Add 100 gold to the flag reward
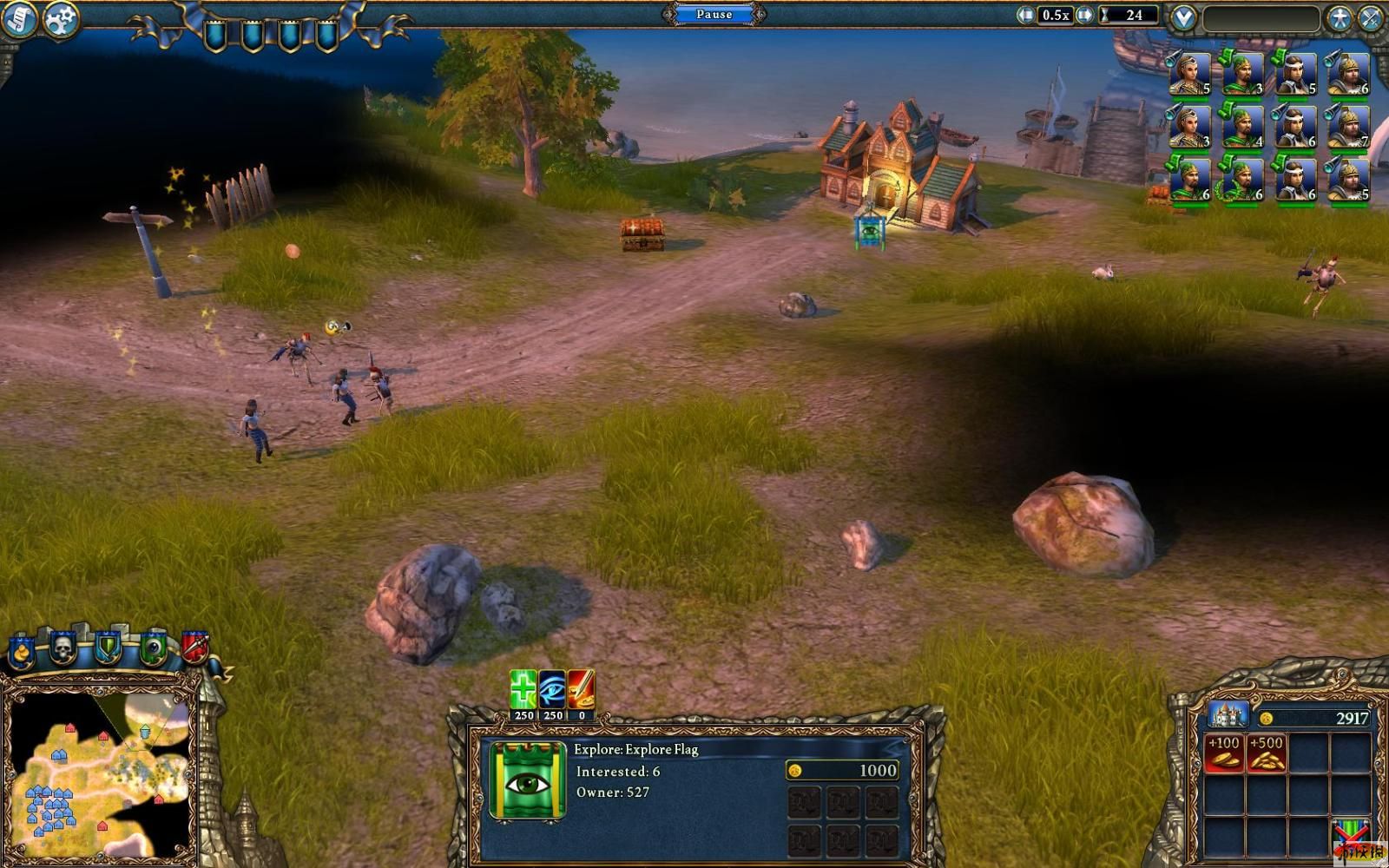 click(x=1223, y=753)
